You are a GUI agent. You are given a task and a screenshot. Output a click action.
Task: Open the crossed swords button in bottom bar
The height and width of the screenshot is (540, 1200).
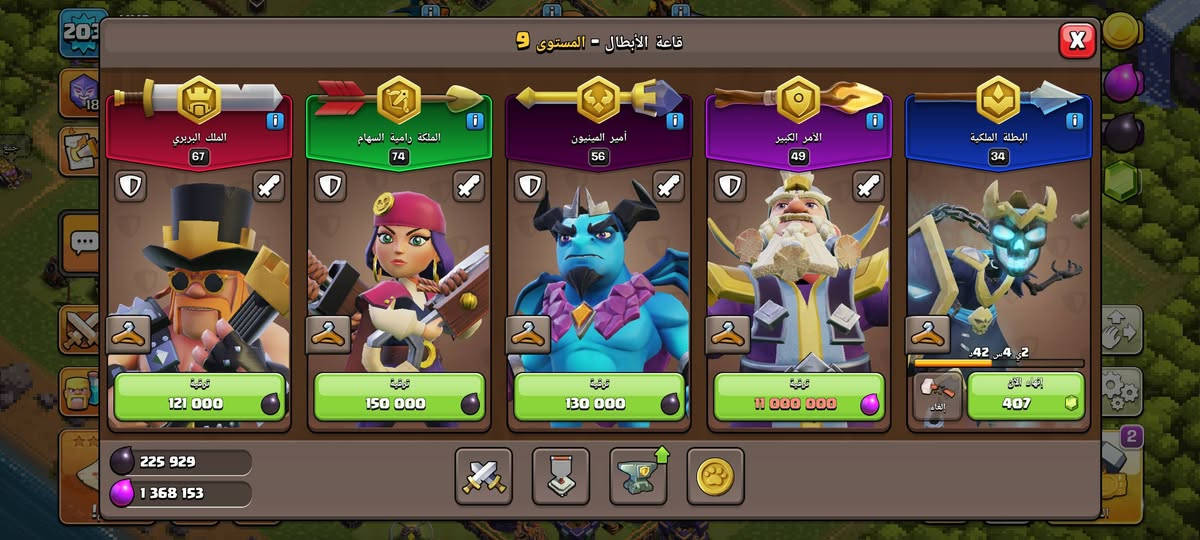click(x=484, y=477)
